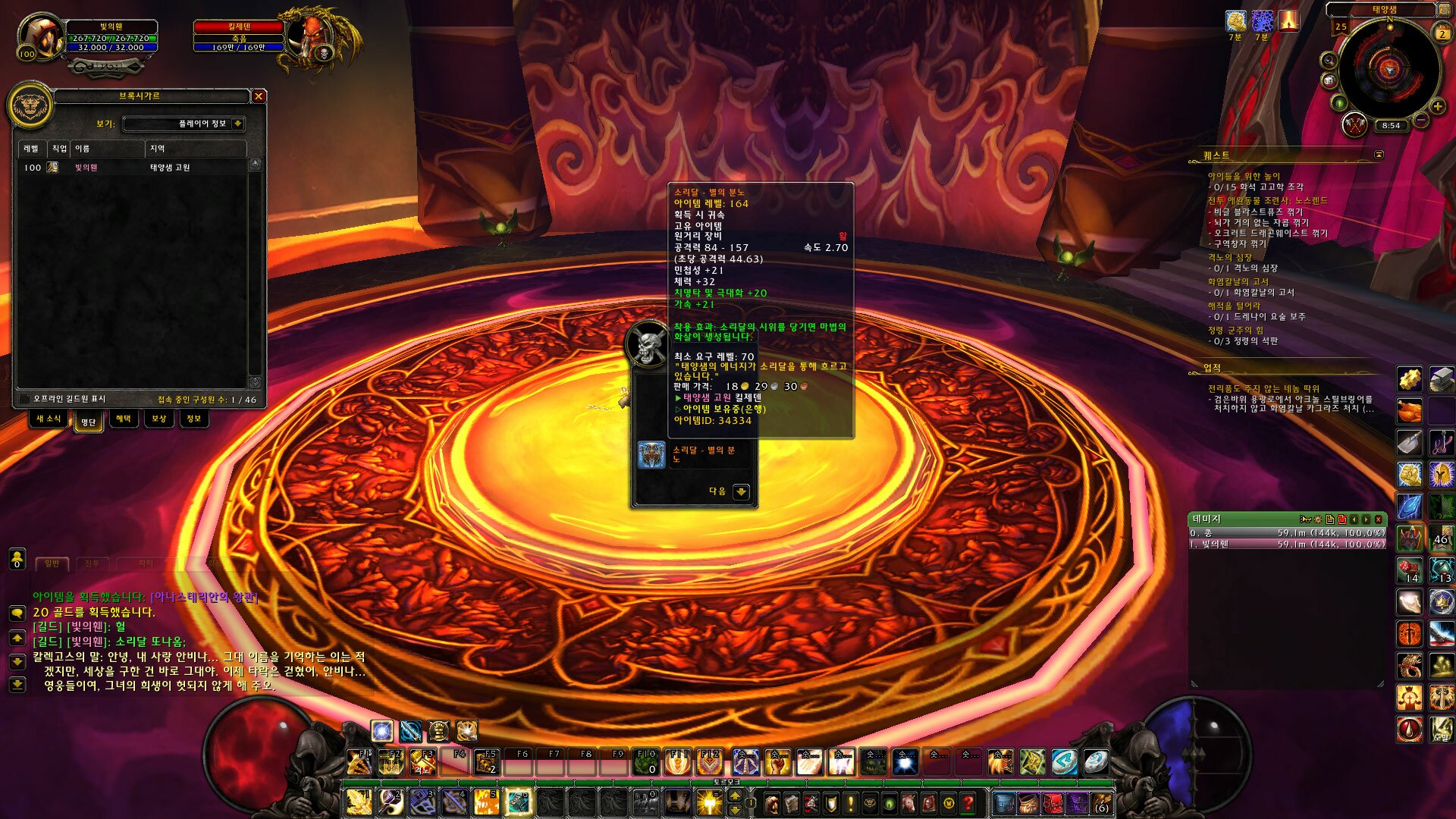The height and width of the screenshot is (819, 1456).
Task: Select the 일반 chat tab
Action: [x=52, y=563]
